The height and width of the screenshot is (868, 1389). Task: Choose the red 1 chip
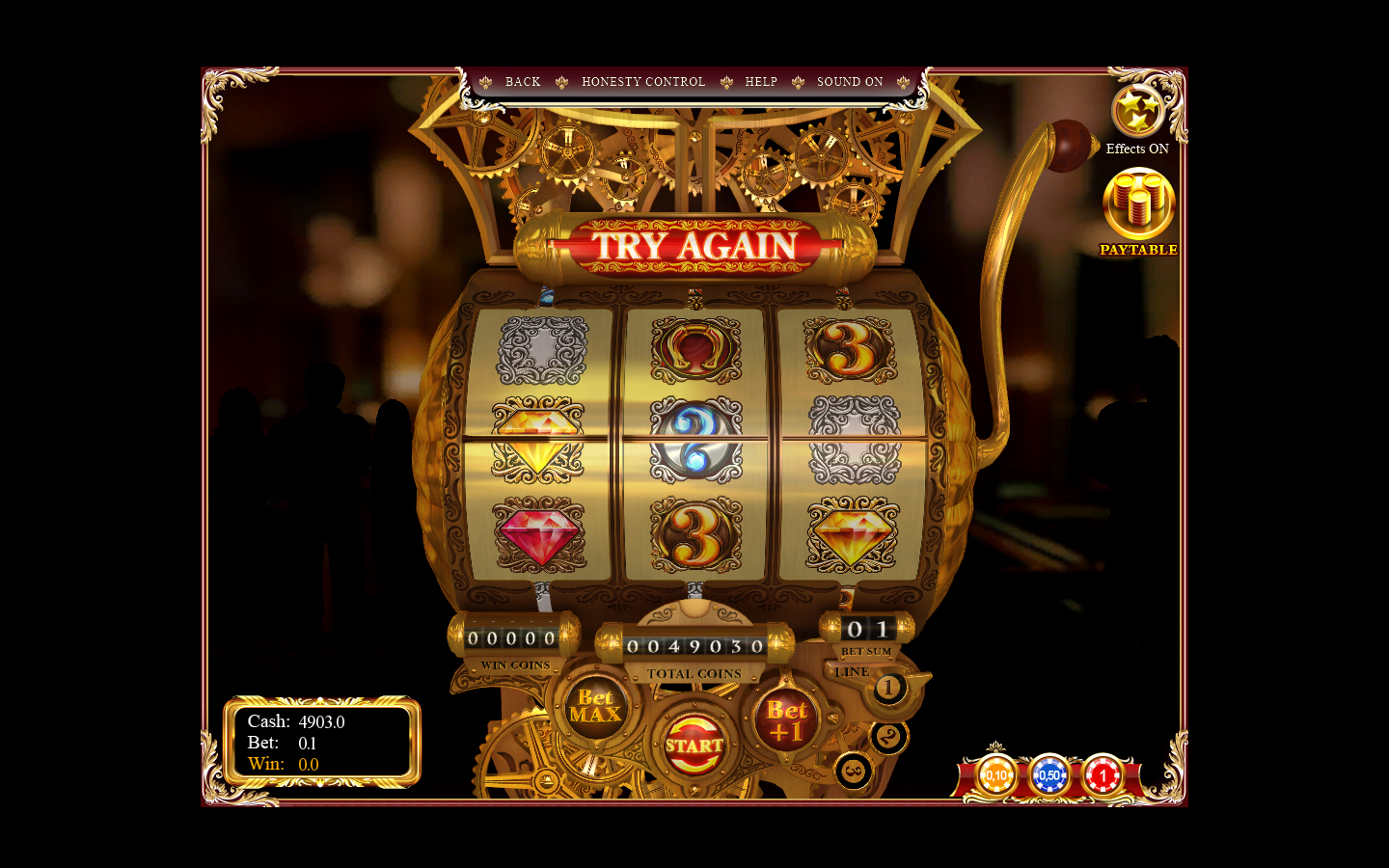[x=1103, y=775]
